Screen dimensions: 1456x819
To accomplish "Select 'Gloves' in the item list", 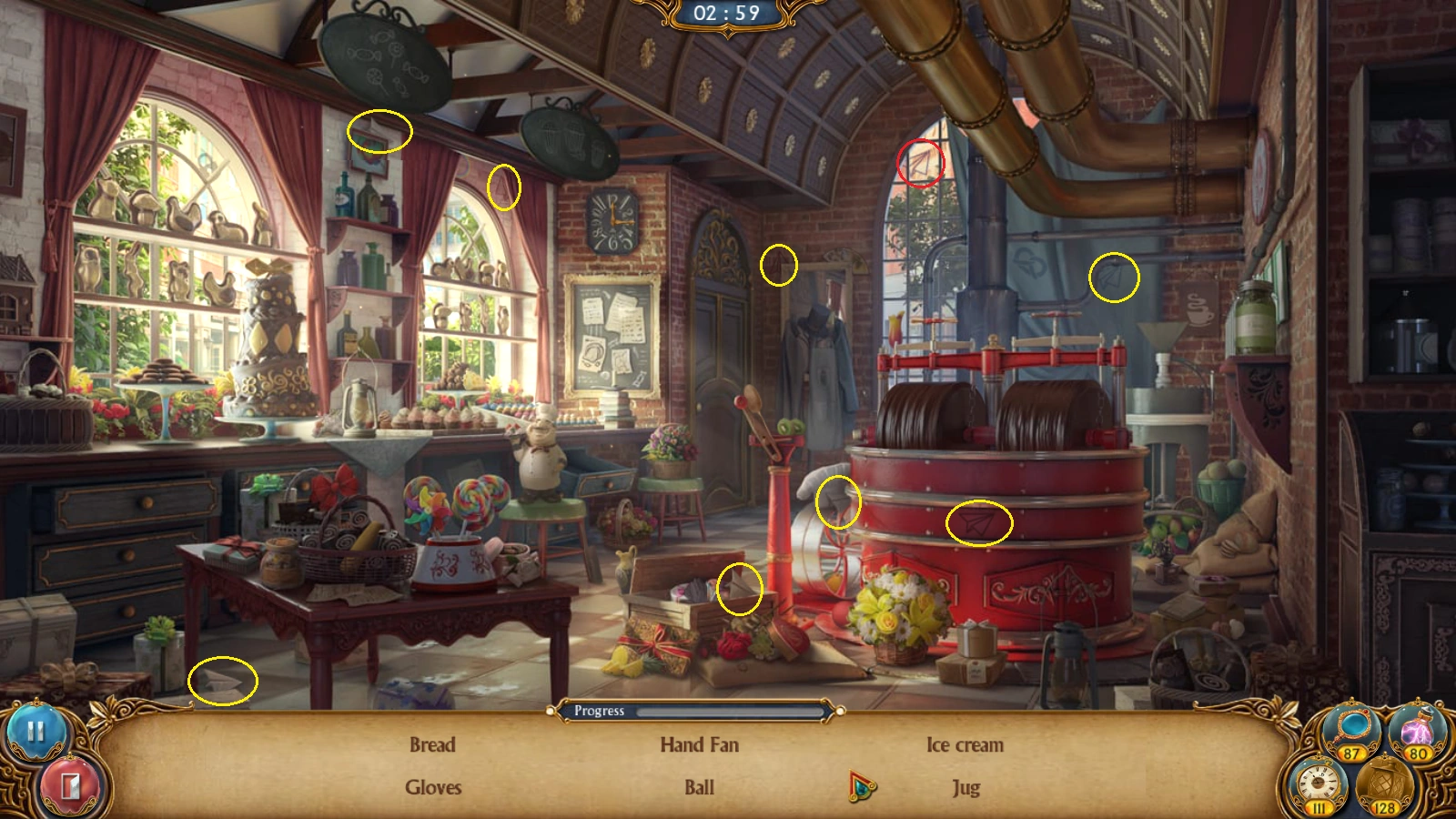I will click(x=432, y=788).
